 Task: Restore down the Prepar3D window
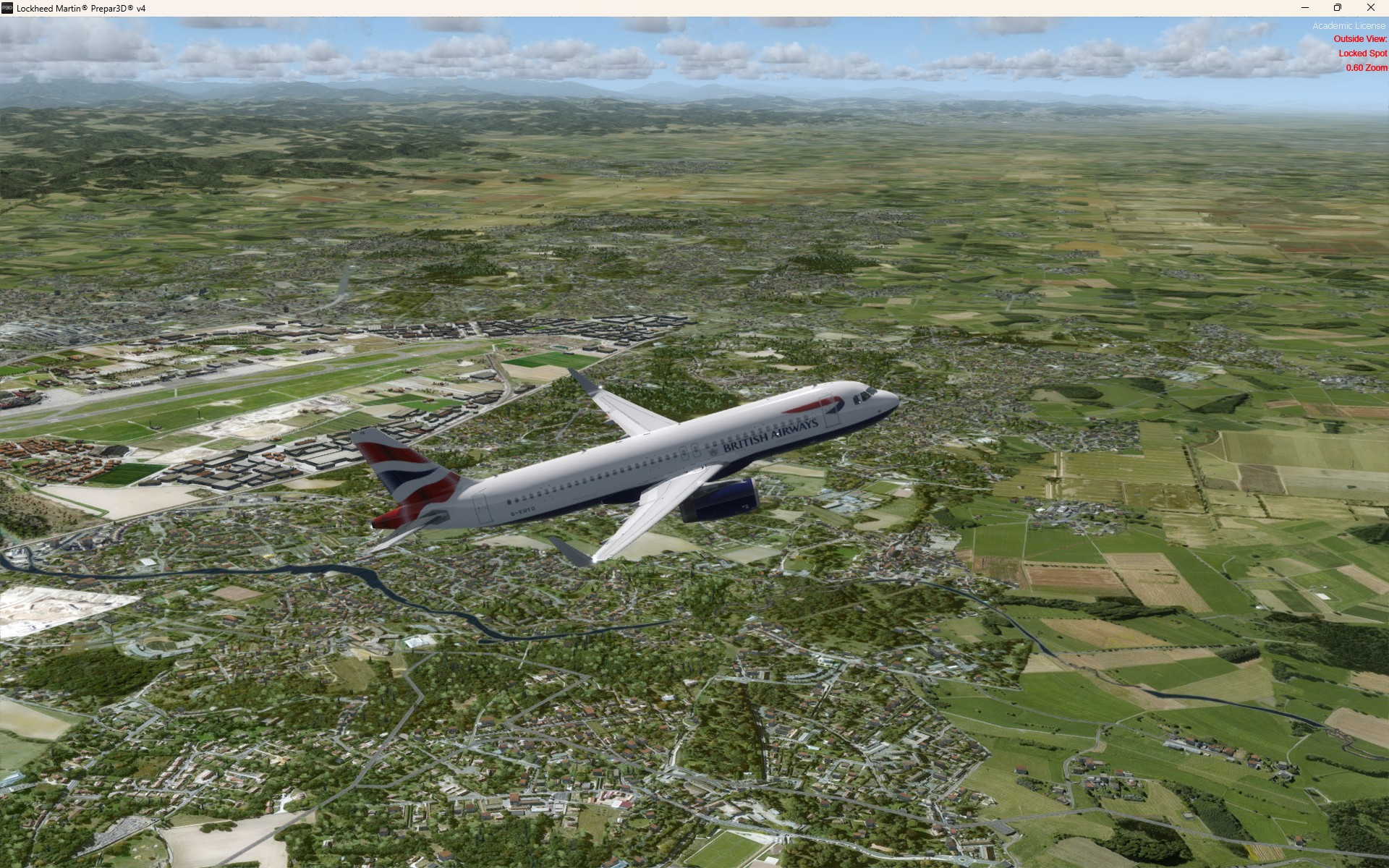click(x=1338, y=8)
